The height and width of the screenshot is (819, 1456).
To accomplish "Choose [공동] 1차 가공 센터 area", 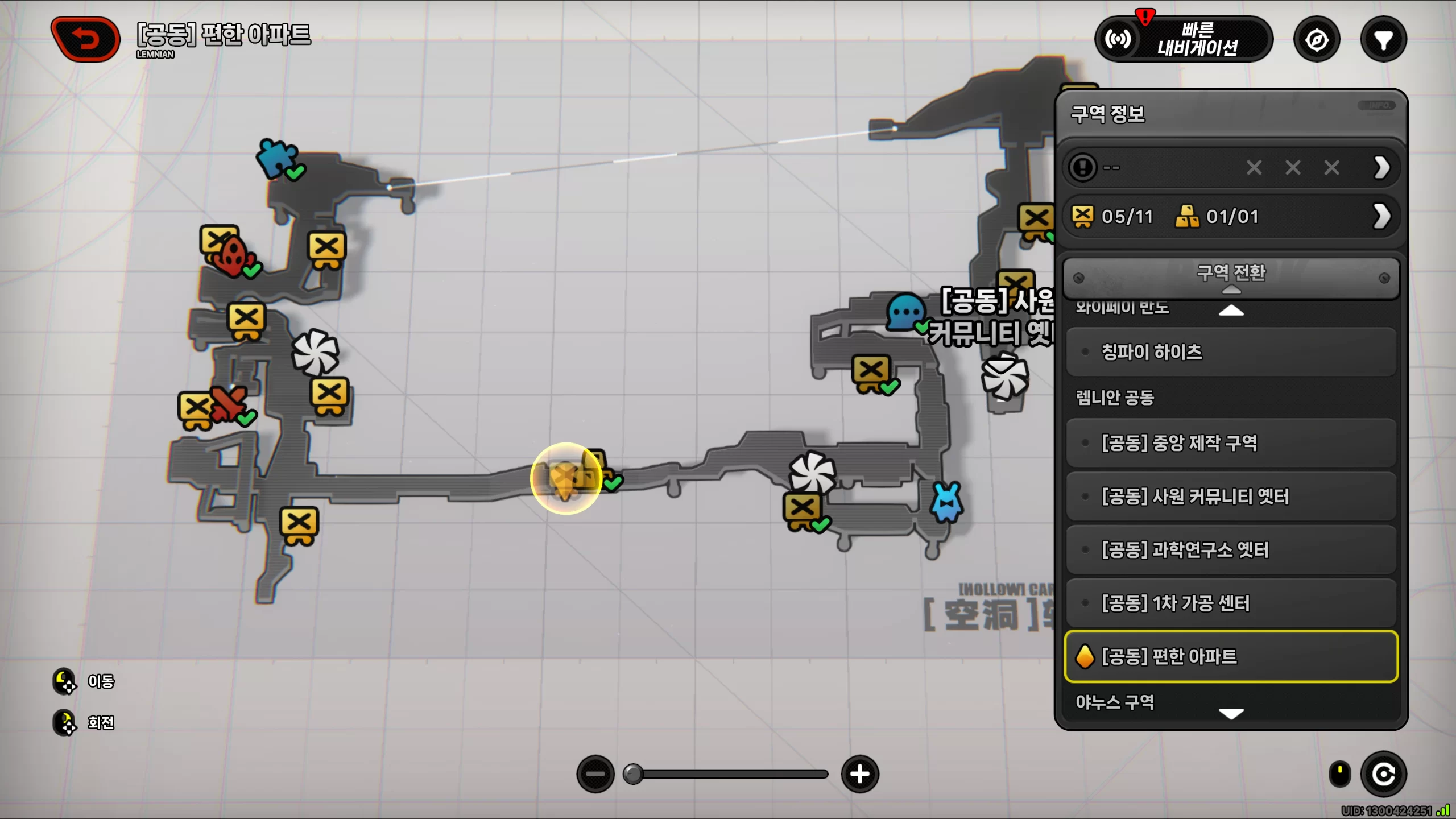I will (x=1231, y=603).
